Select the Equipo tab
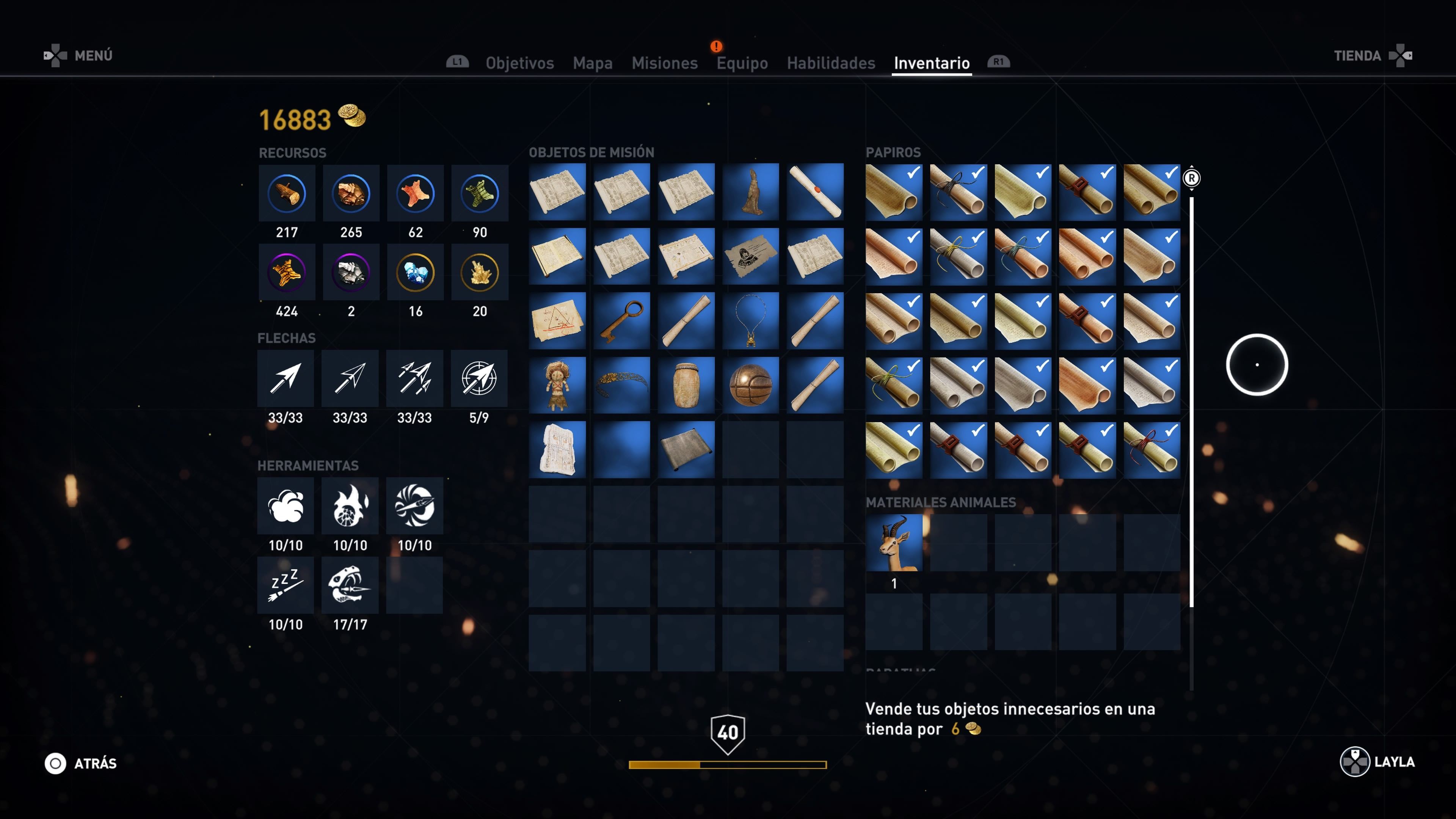 coord(742,63)
